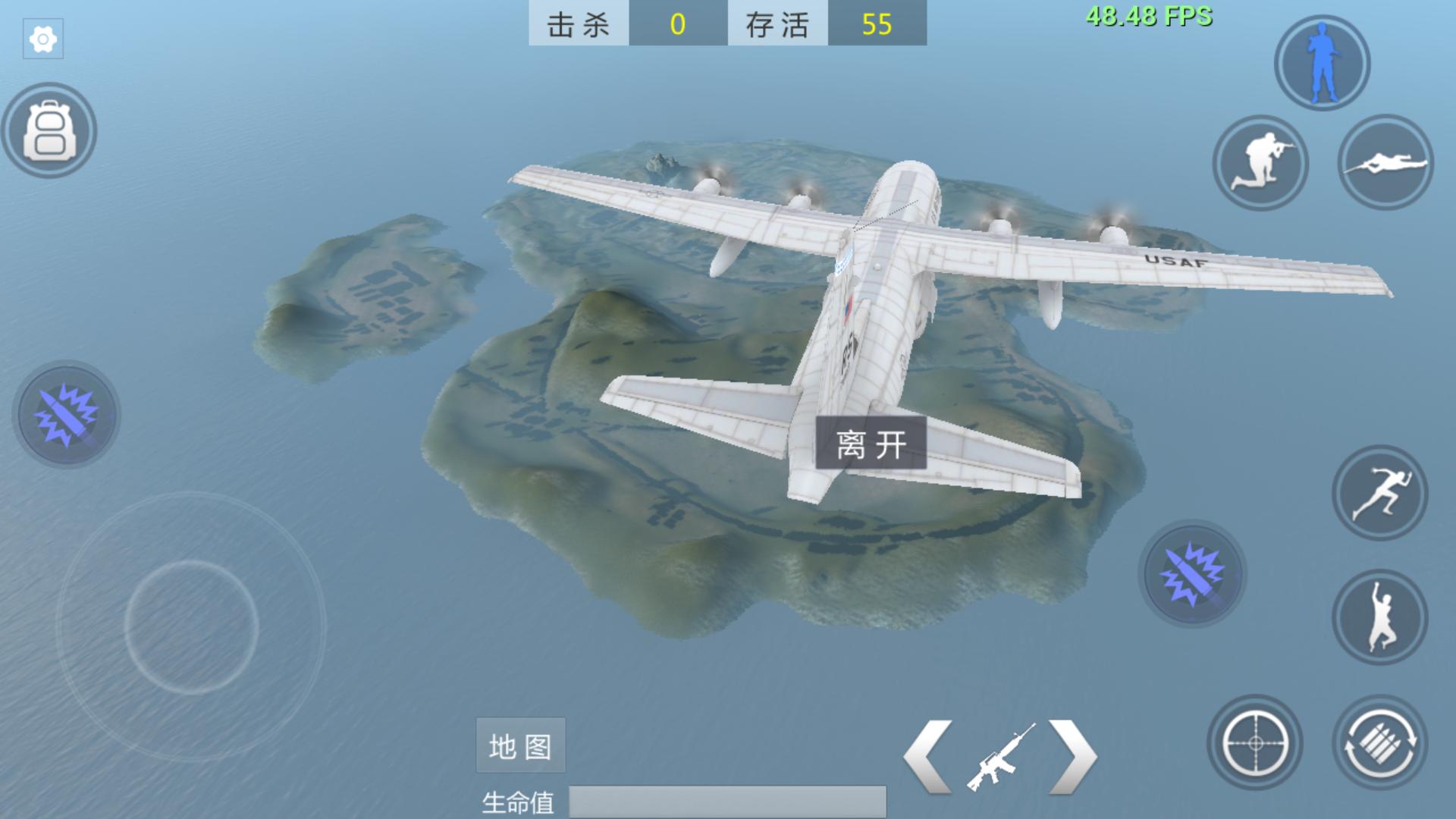This screenshot has width=1456, height=819.
Task: Activate the sprint running icon
Action: pos(1379,493)
